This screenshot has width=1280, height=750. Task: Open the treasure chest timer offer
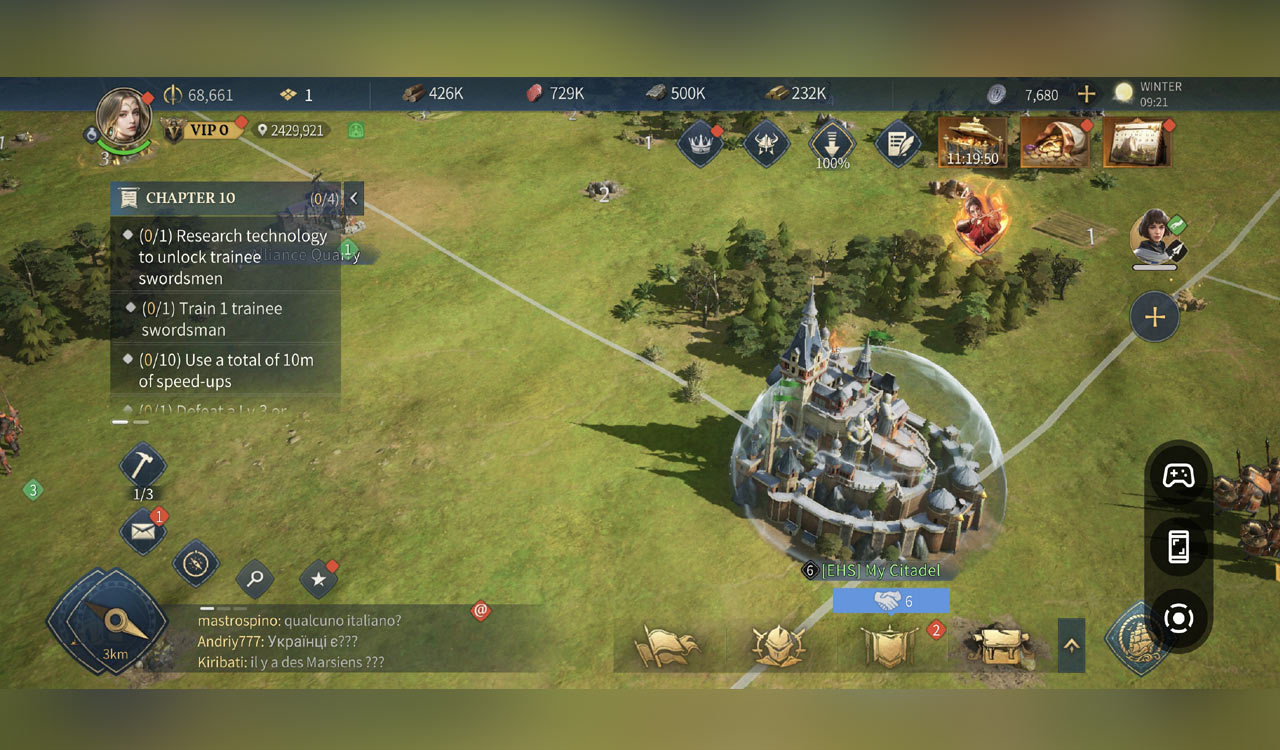973,142
